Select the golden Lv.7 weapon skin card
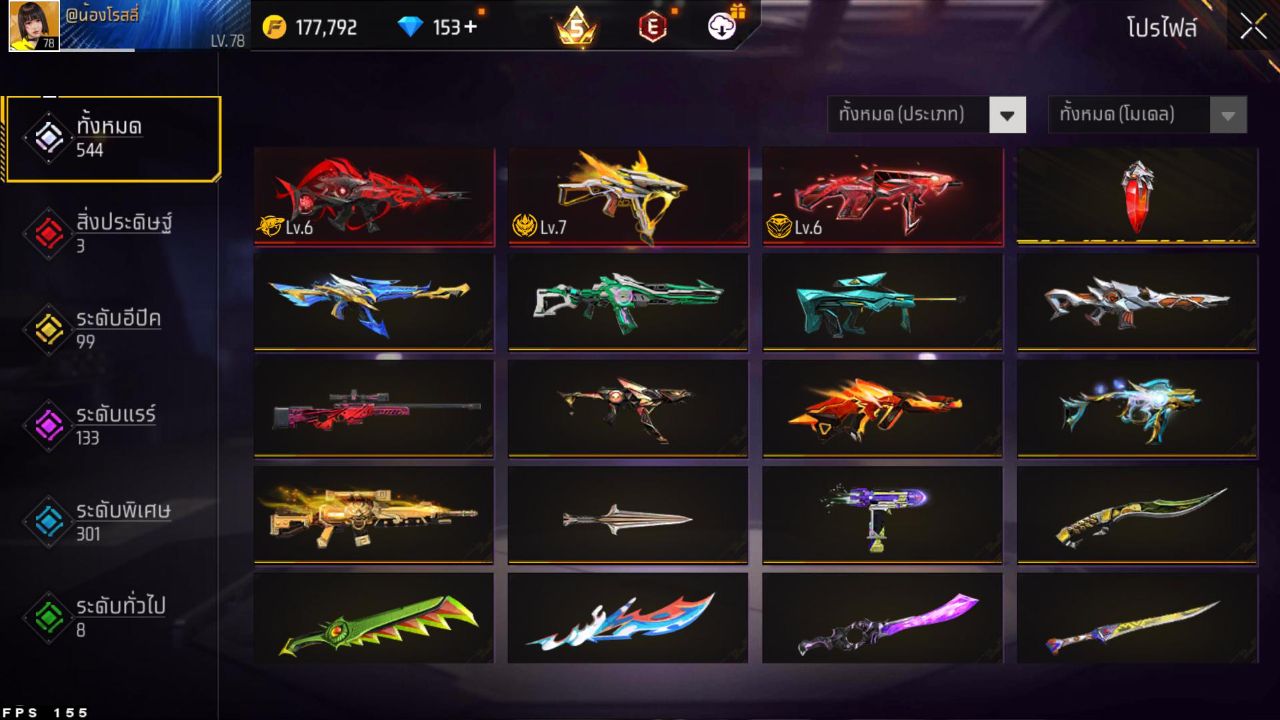The width and height of the screenshot is (1280, 720). tap(627, 195)
